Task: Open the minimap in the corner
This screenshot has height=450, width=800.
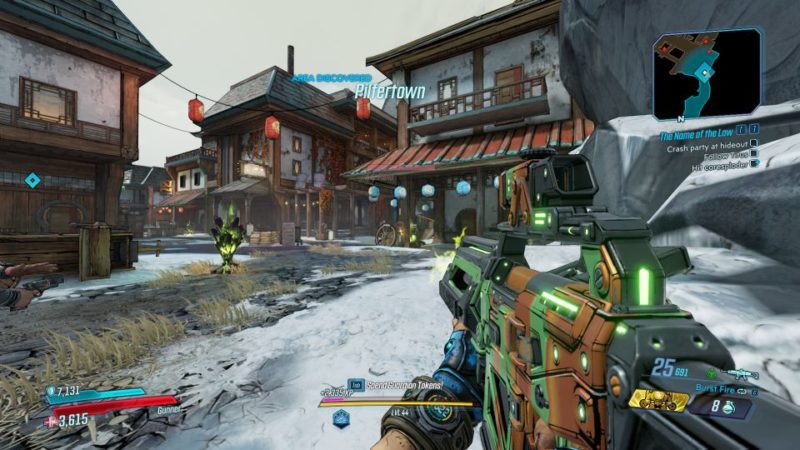Action: (x=707, y=74)
